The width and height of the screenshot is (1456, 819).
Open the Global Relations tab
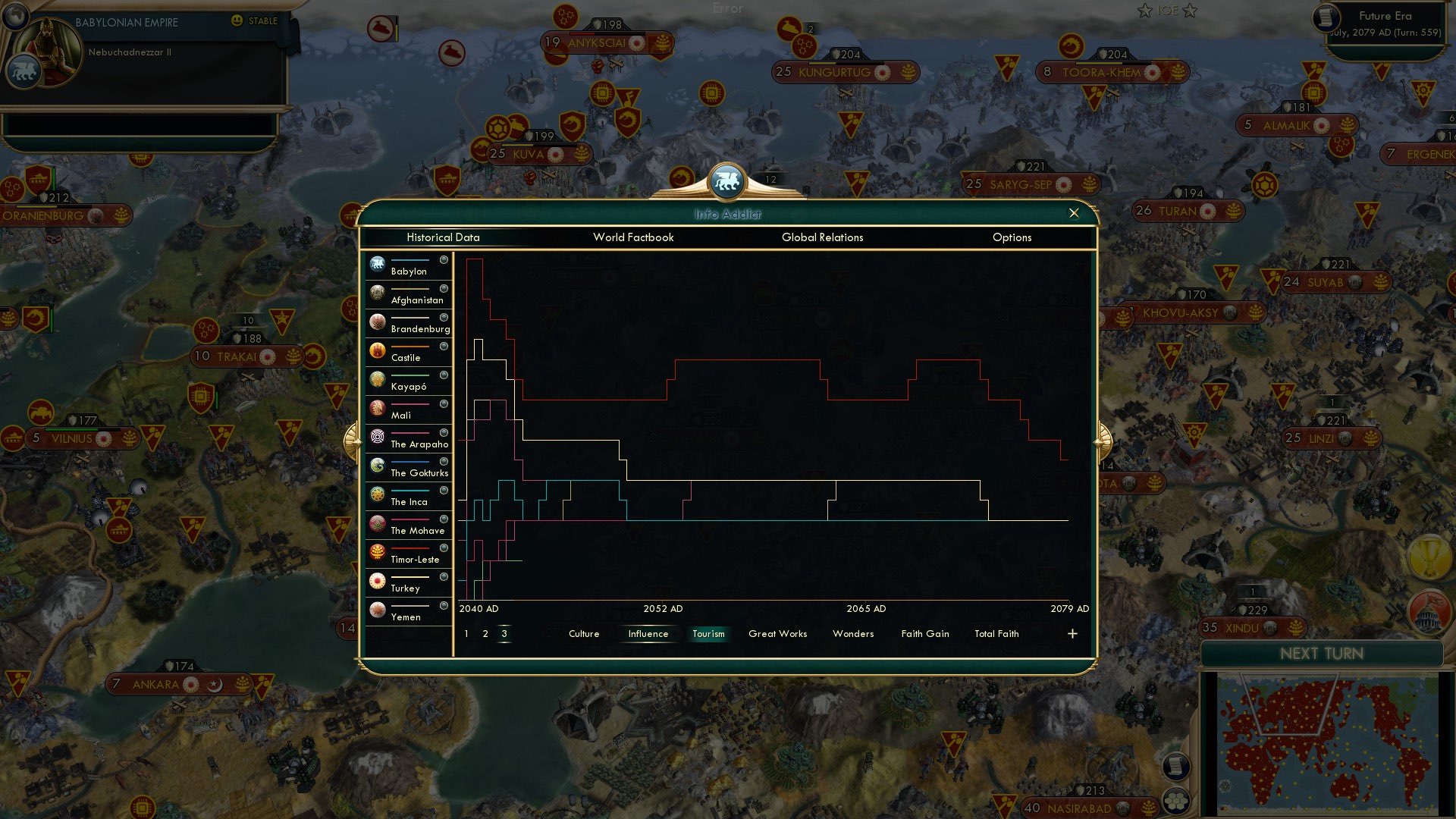(x=823, y=237)
